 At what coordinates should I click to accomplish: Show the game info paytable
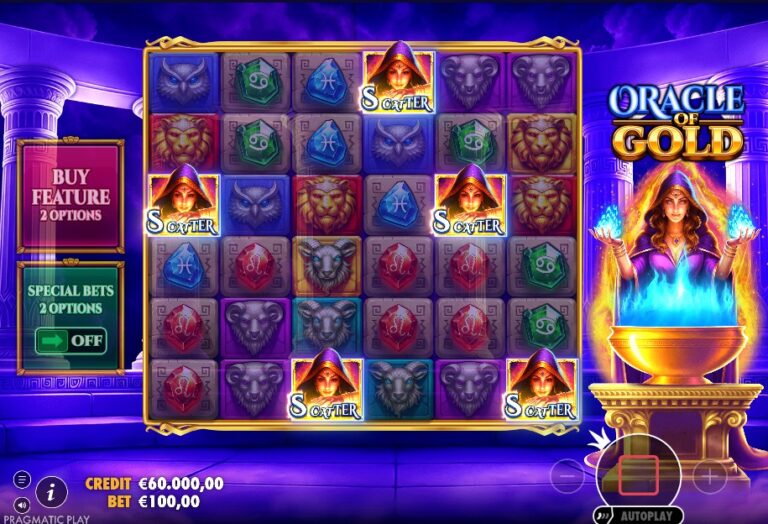[51, 489]
